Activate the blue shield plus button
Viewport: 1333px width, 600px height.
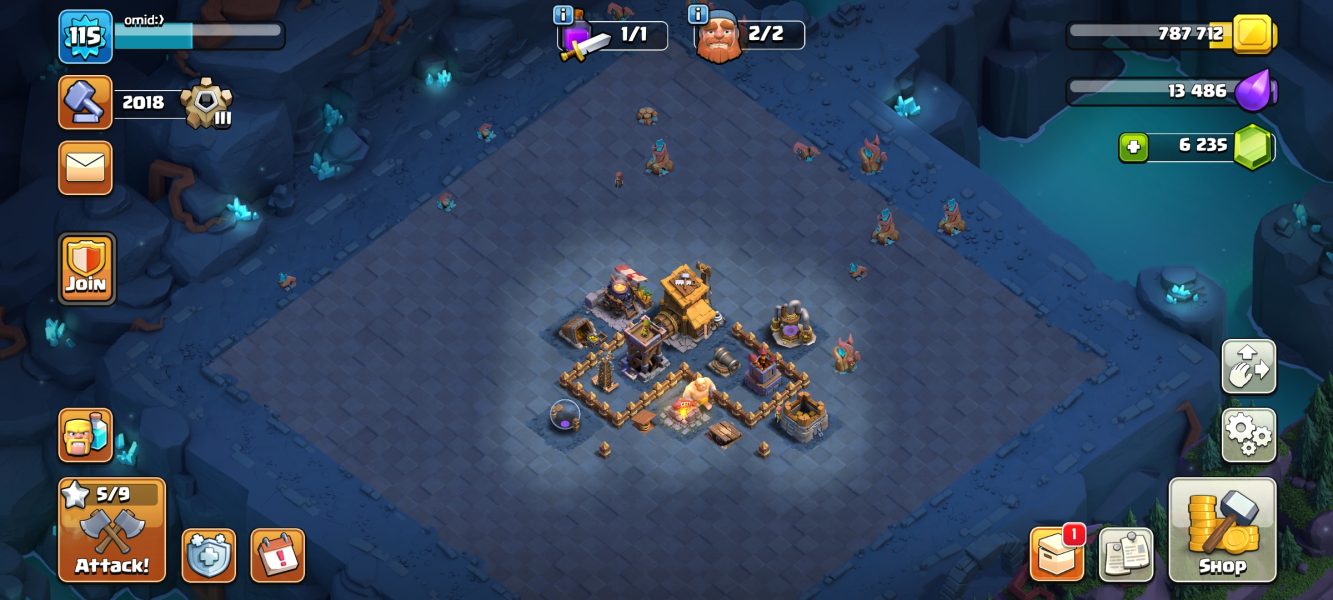pyautogui.click(x=209, y=555)
